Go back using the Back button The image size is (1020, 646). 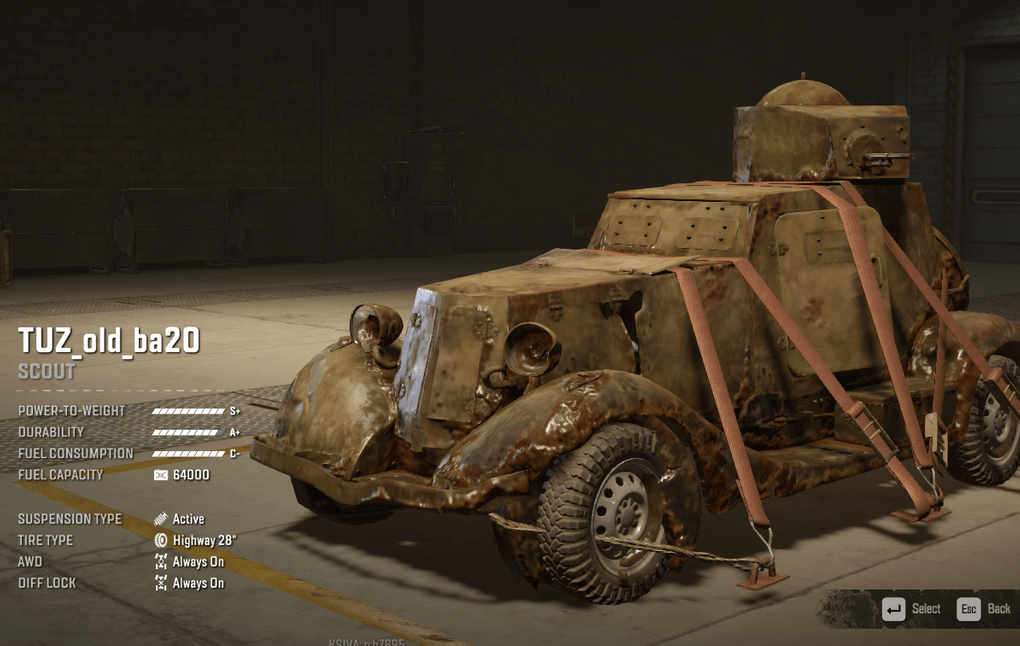pyautogui.click(x=984, y=609)
